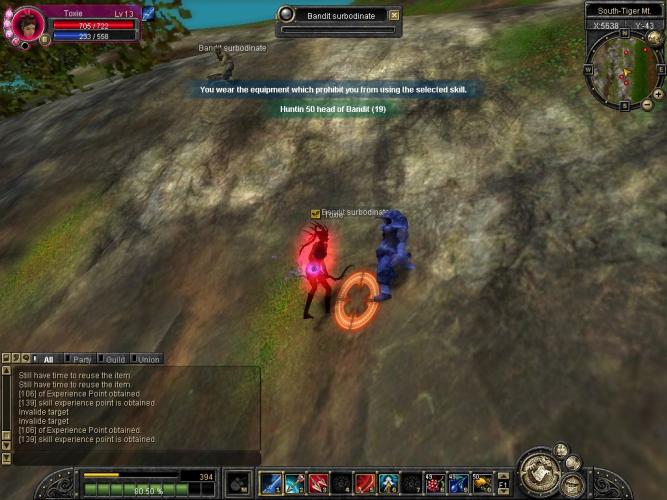Open the large round main menu button
The width and height of the screenshot is (667, 500).
point(541,471)
